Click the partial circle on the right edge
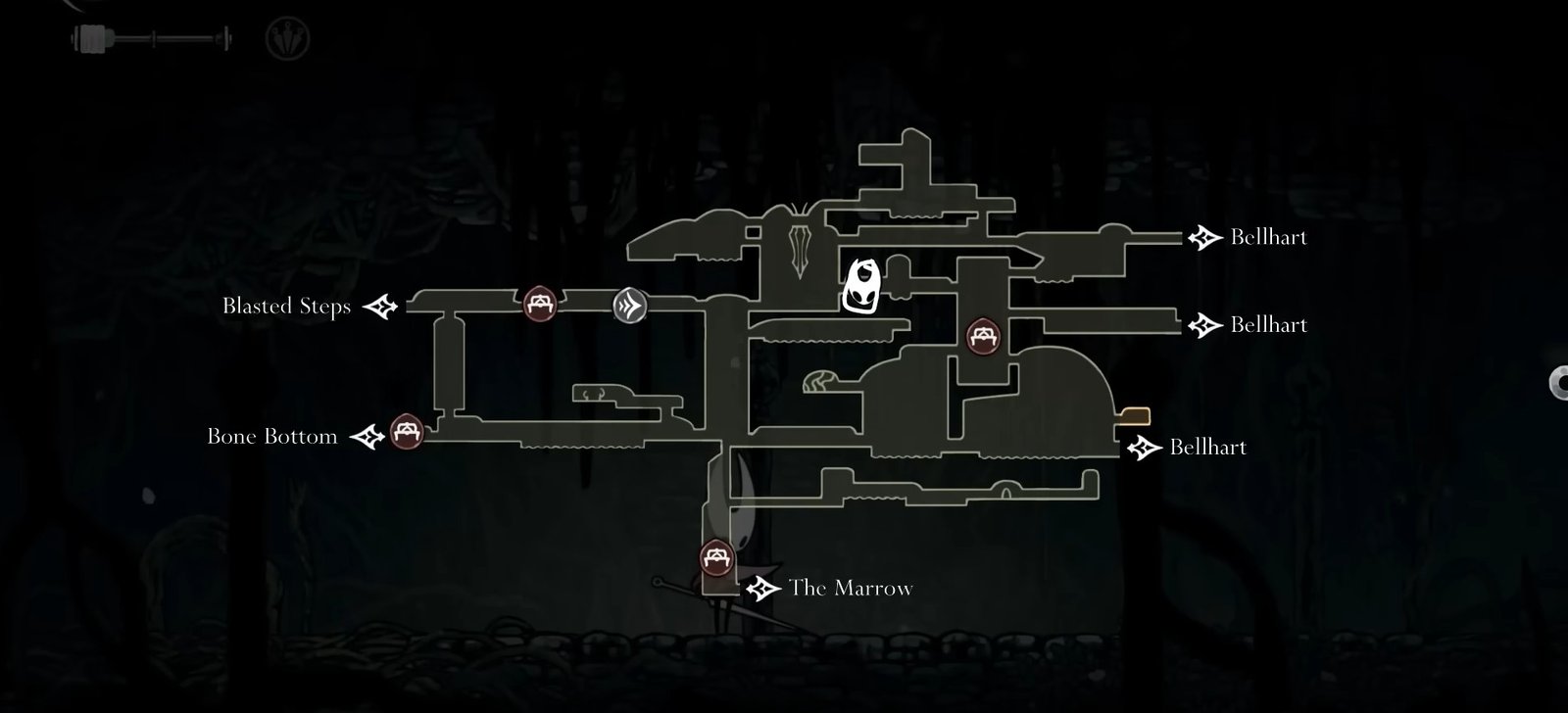The width and height of the screenshot is (1568, 713). pyautogui.click(x=1562, y=382)
